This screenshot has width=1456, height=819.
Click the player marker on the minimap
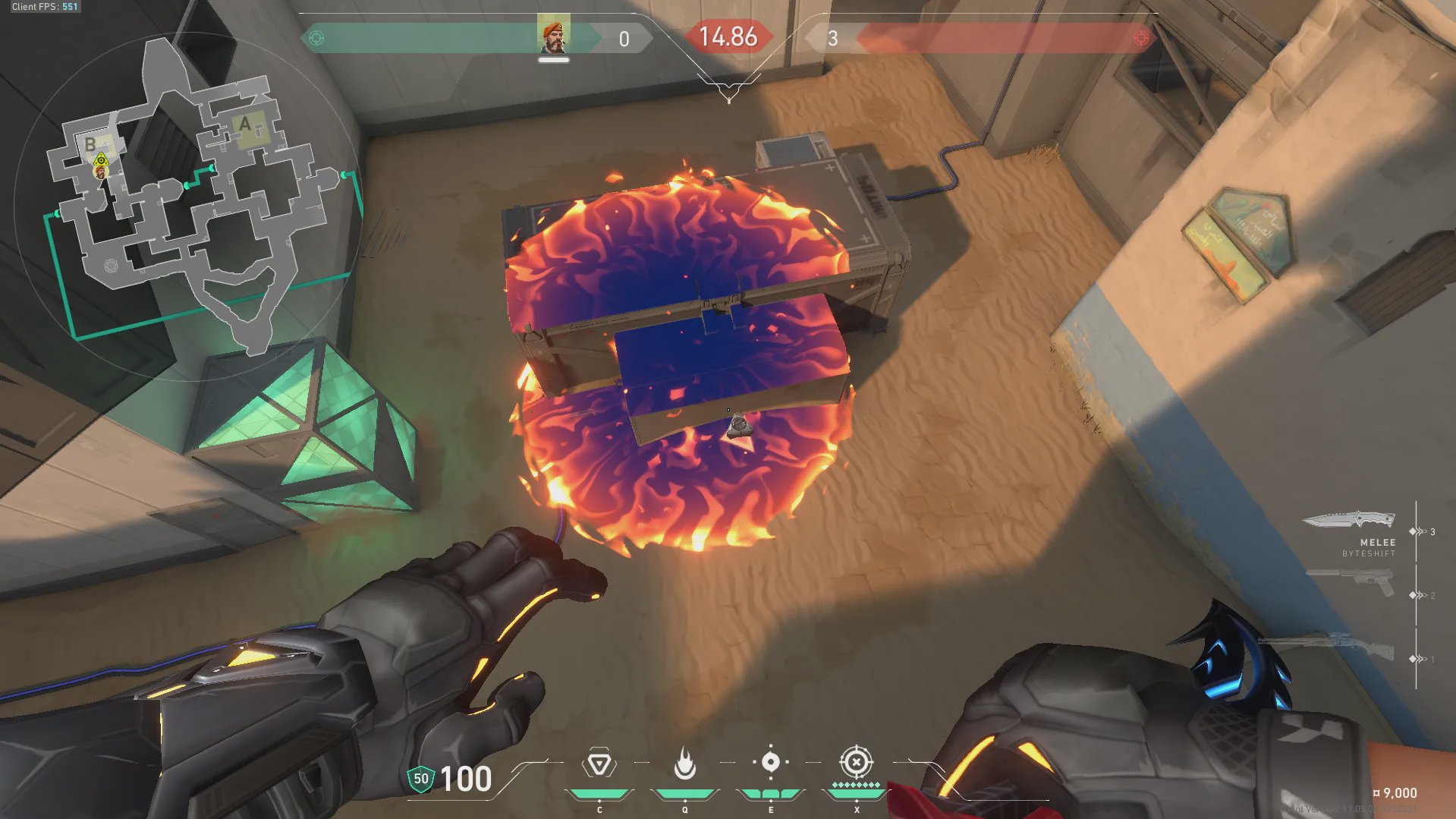(100, 172)
